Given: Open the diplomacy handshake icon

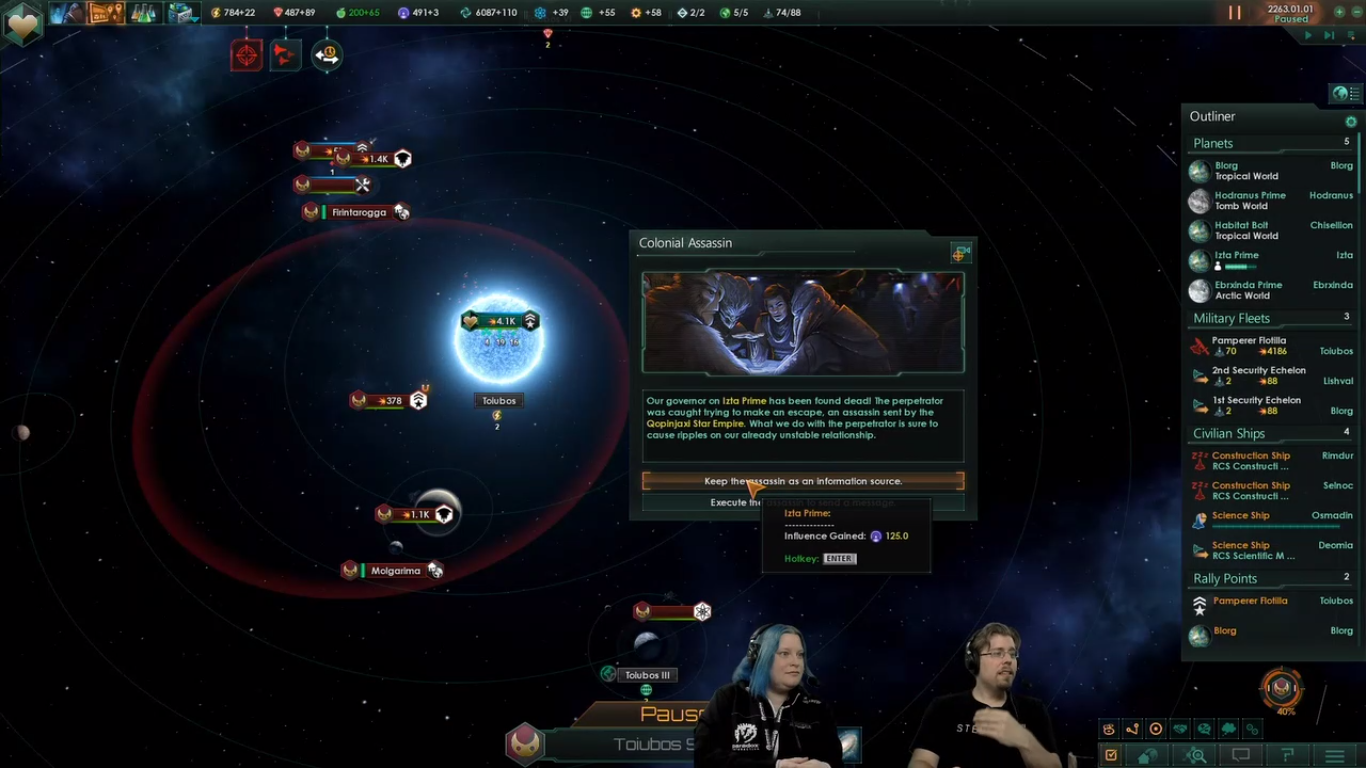Looking at the screenshot, I should pyautogui.click(x=1181, y=729).
